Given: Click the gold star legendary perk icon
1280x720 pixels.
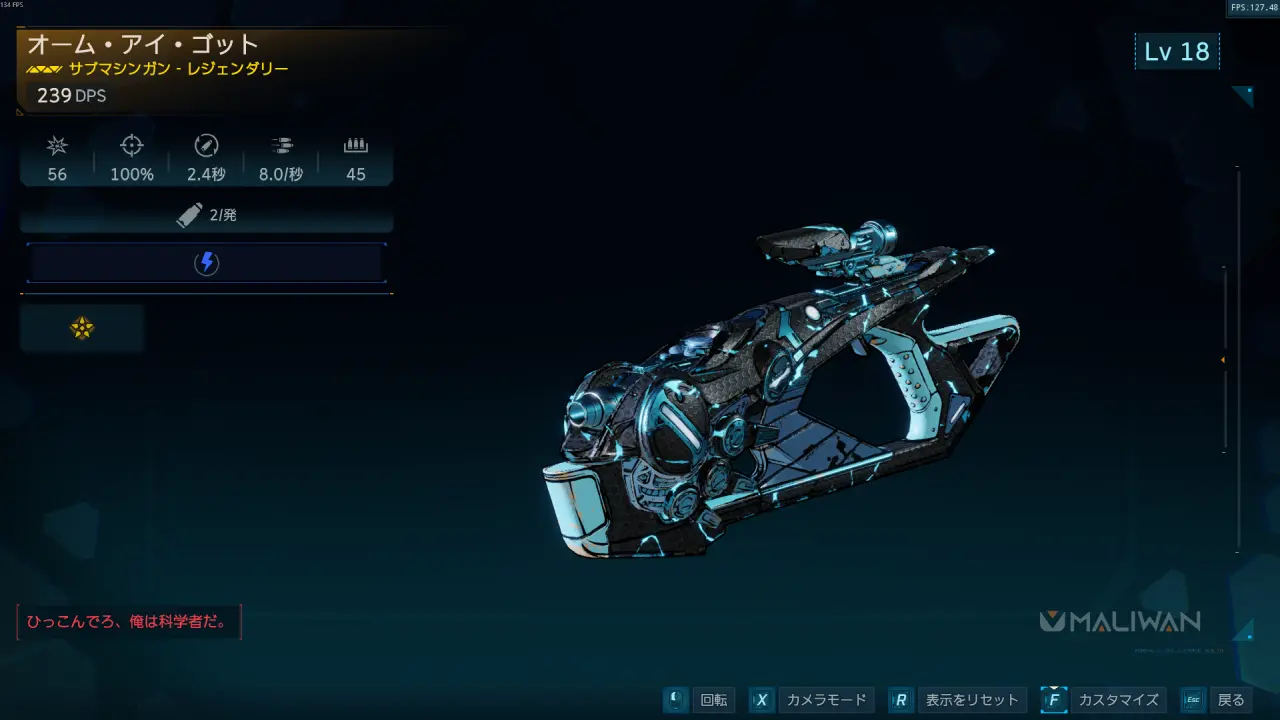Looking at the screenshot, I should 82,328.
